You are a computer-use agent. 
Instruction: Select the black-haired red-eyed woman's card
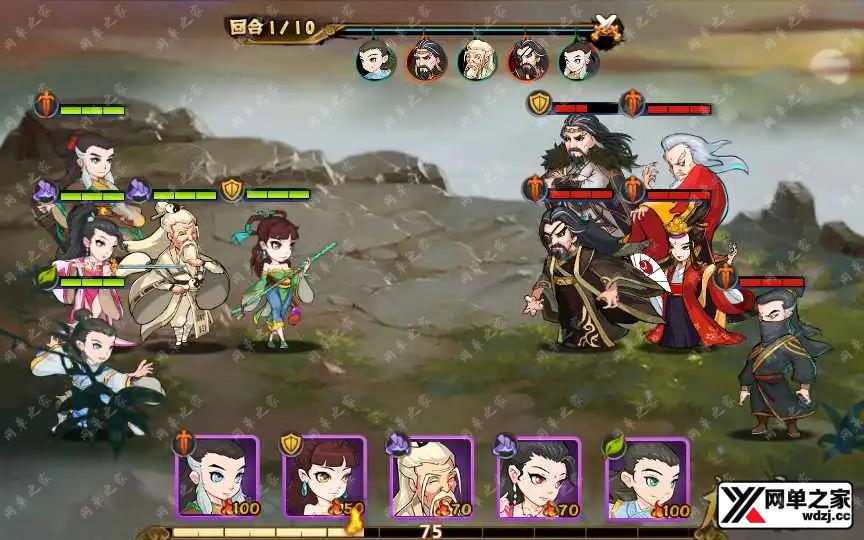(538, 477)
